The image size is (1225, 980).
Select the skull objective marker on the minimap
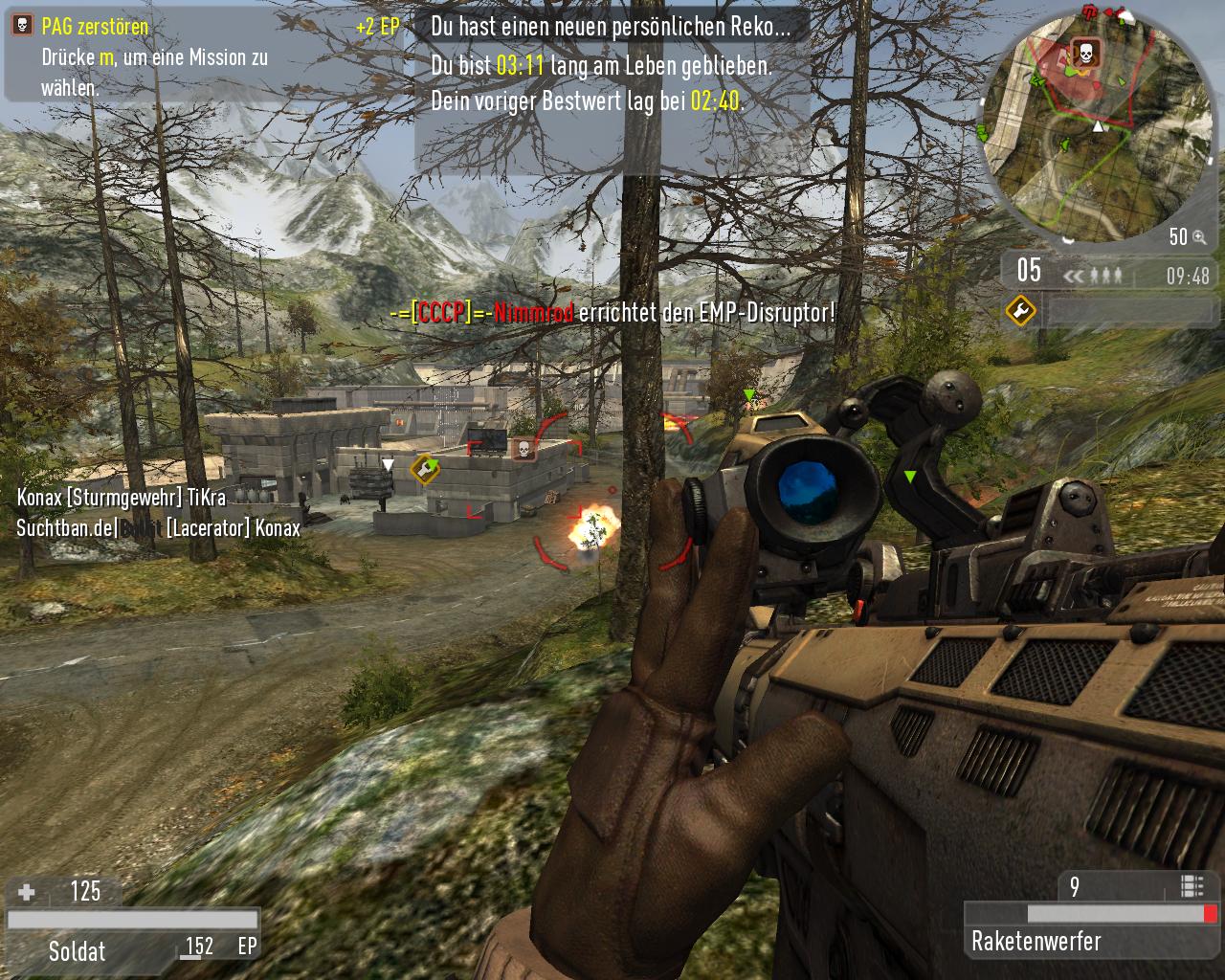tap(1084, 53)
